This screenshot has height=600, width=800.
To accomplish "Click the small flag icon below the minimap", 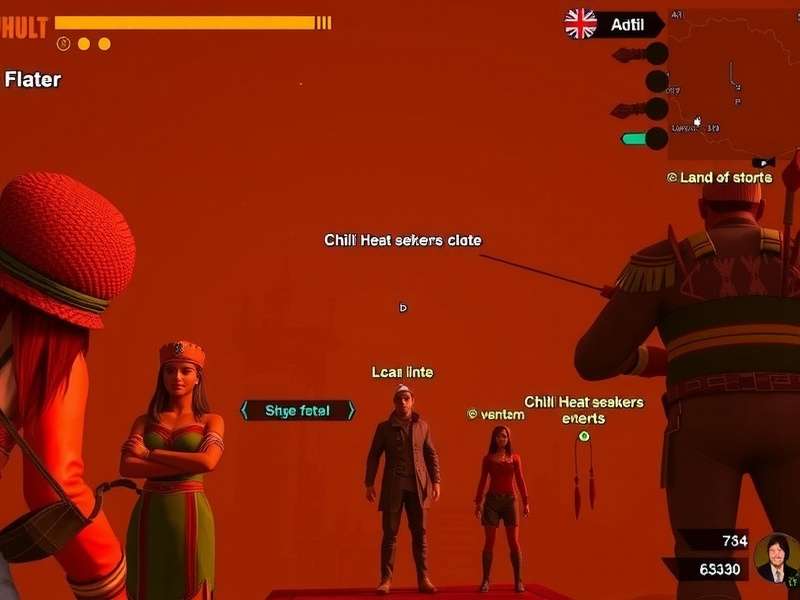I will [x=763, y=161].
